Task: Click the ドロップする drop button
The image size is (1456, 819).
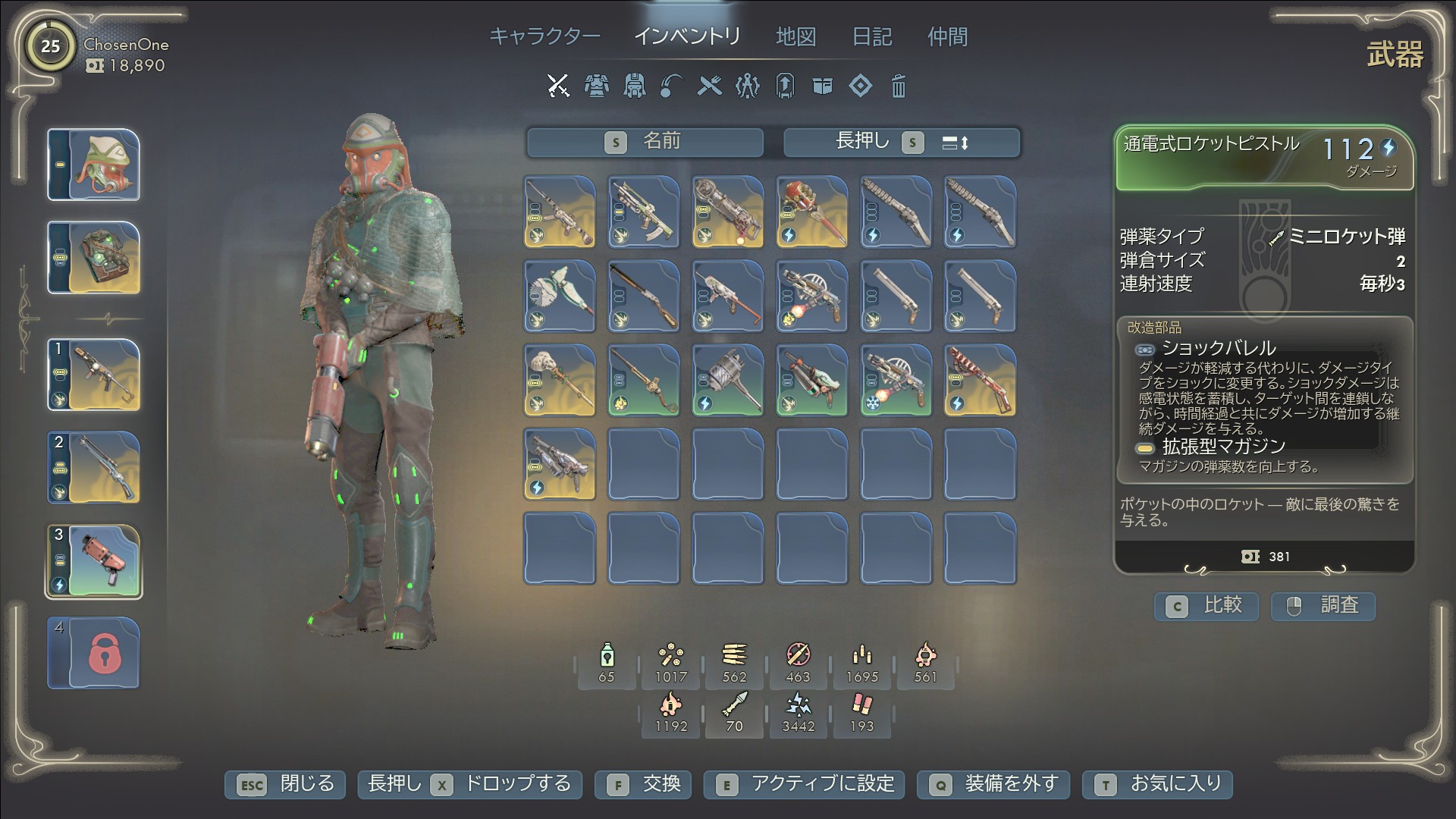Action: coord(470,784)
